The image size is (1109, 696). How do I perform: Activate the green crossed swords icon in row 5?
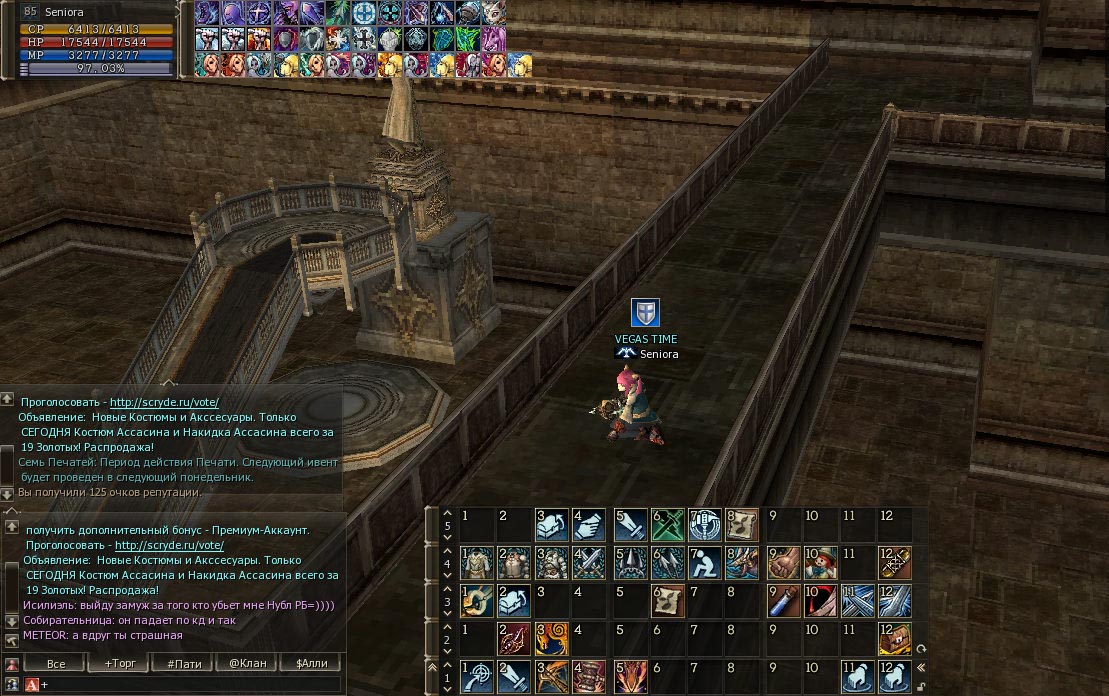[667, 524]
